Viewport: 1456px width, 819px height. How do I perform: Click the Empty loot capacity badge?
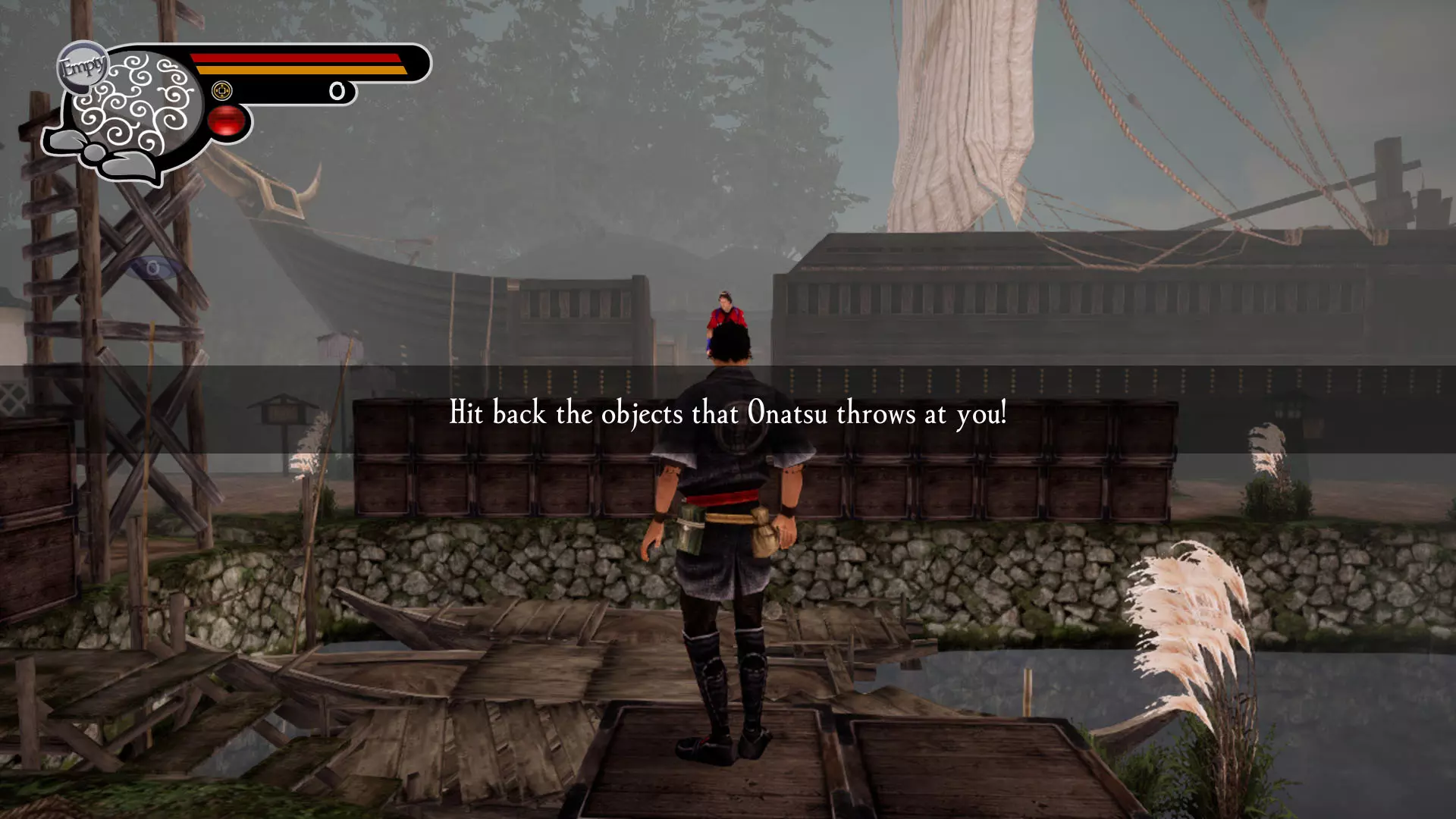[x=82, y=67]
